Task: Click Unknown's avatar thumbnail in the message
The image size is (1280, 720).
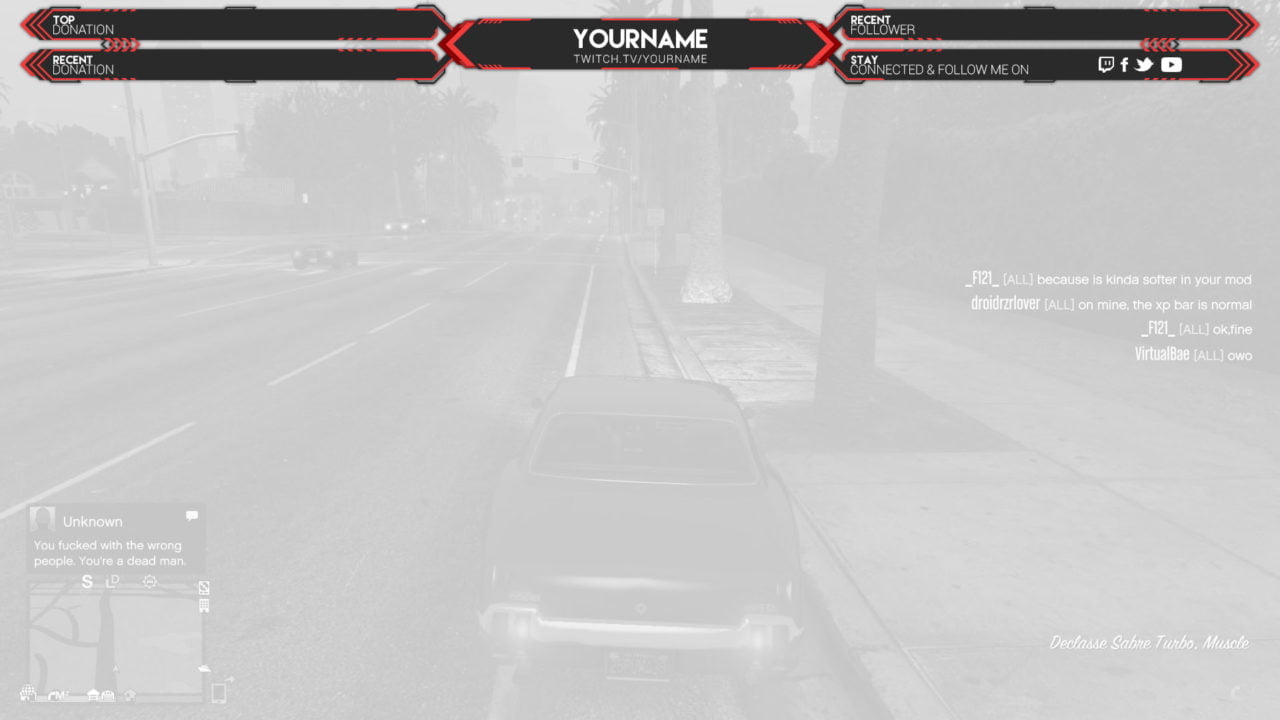Action: 42,520
